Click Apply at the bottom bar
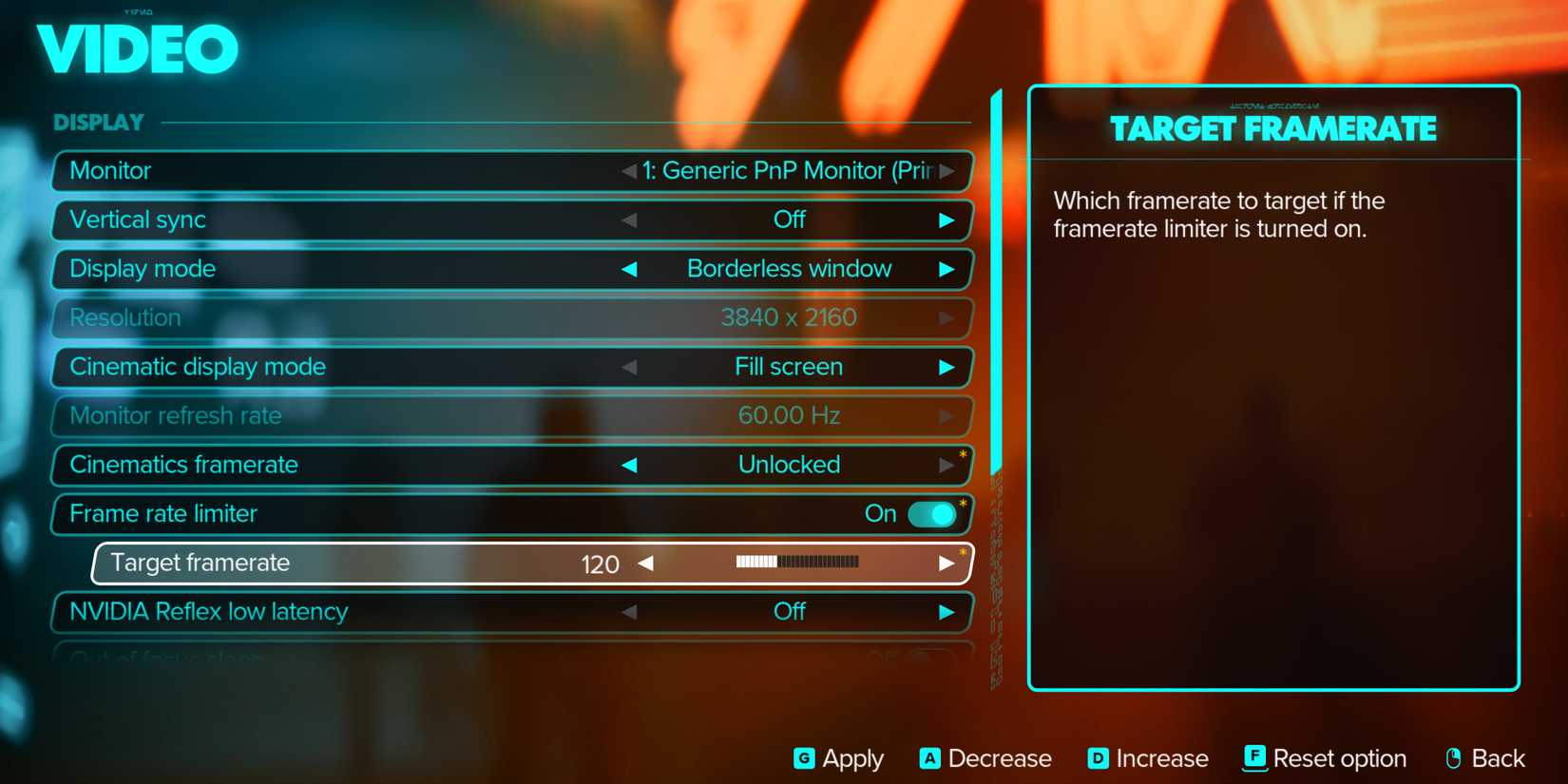Viewport: 1568px width, 784px height. [837, 758]
